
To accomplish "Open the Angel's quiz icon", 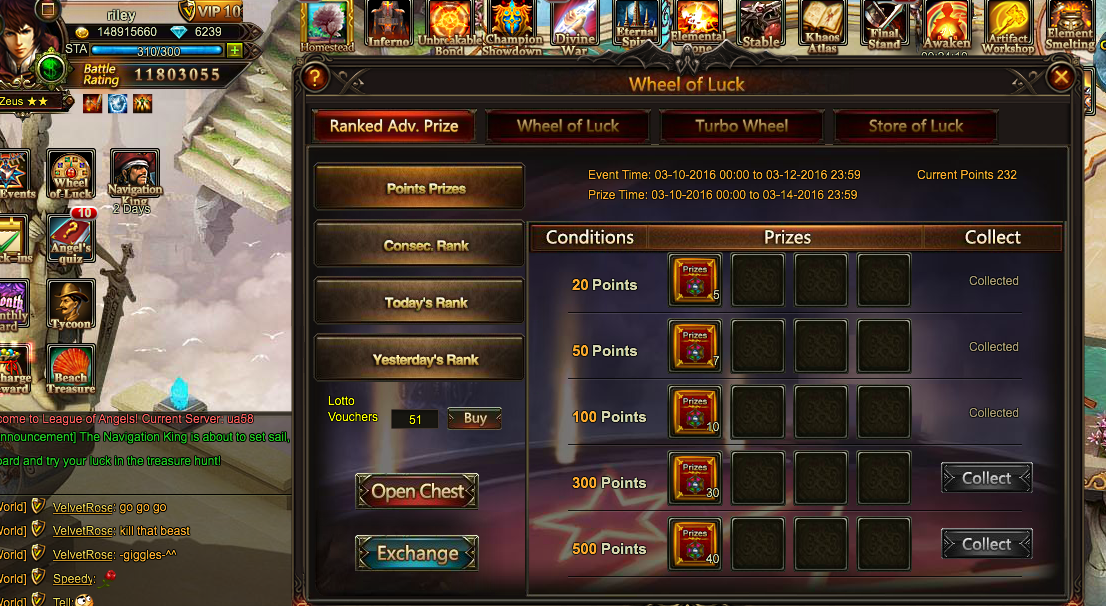I will 71,238.
